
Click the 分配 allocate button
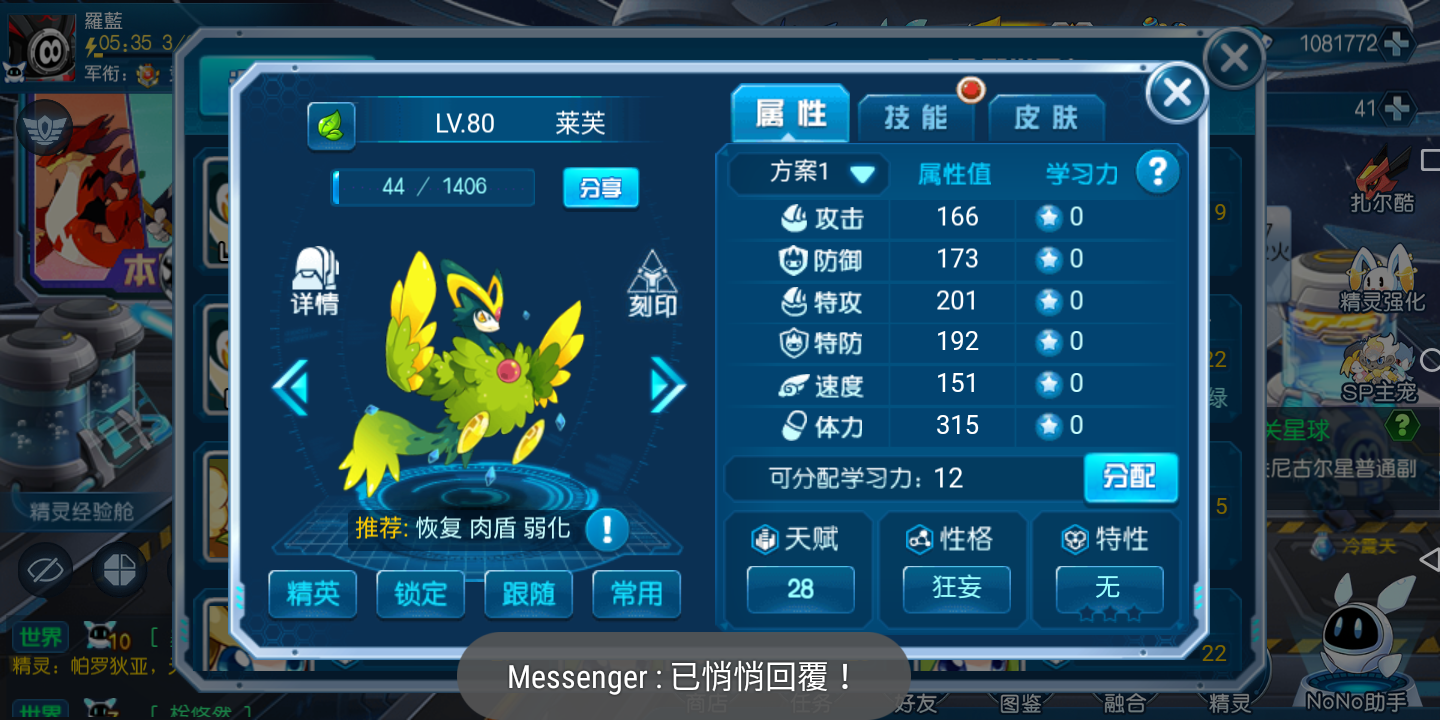pyautogui.click(x=1130, y=477)
